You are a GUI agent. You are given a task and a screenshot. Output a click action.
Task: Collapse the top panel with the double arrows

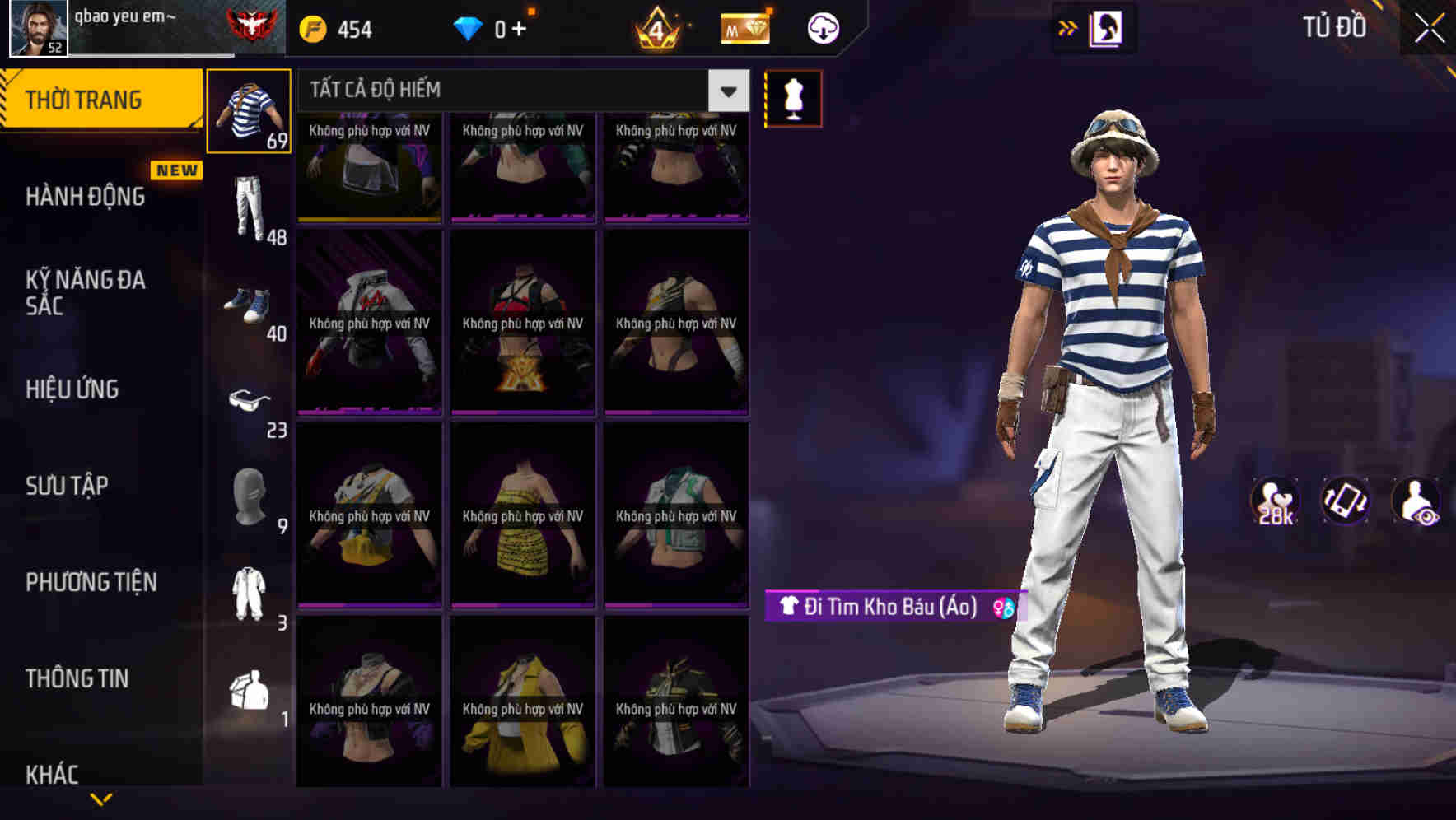pos(1067,27)
